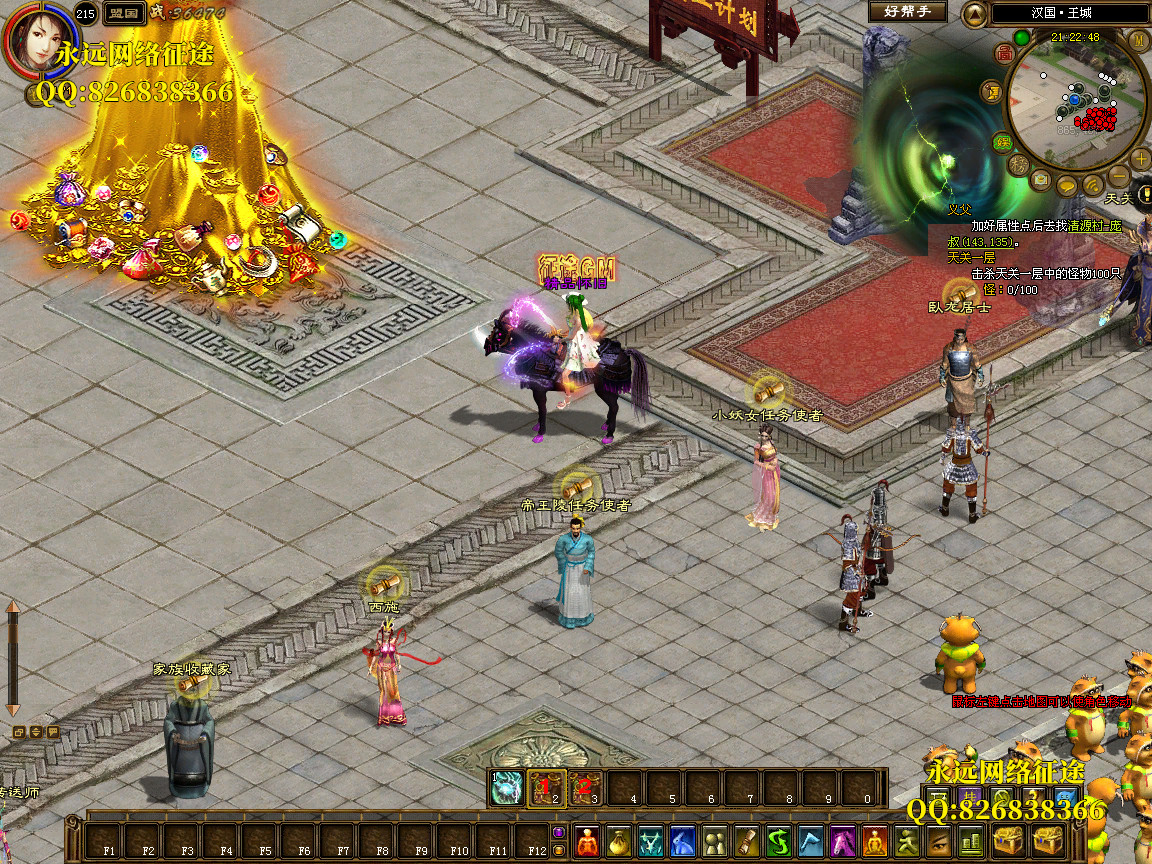Click the yellow chat bubble minimap button
The width and height of the screenshot is (1152, 864).
[x=1067, y=186]
